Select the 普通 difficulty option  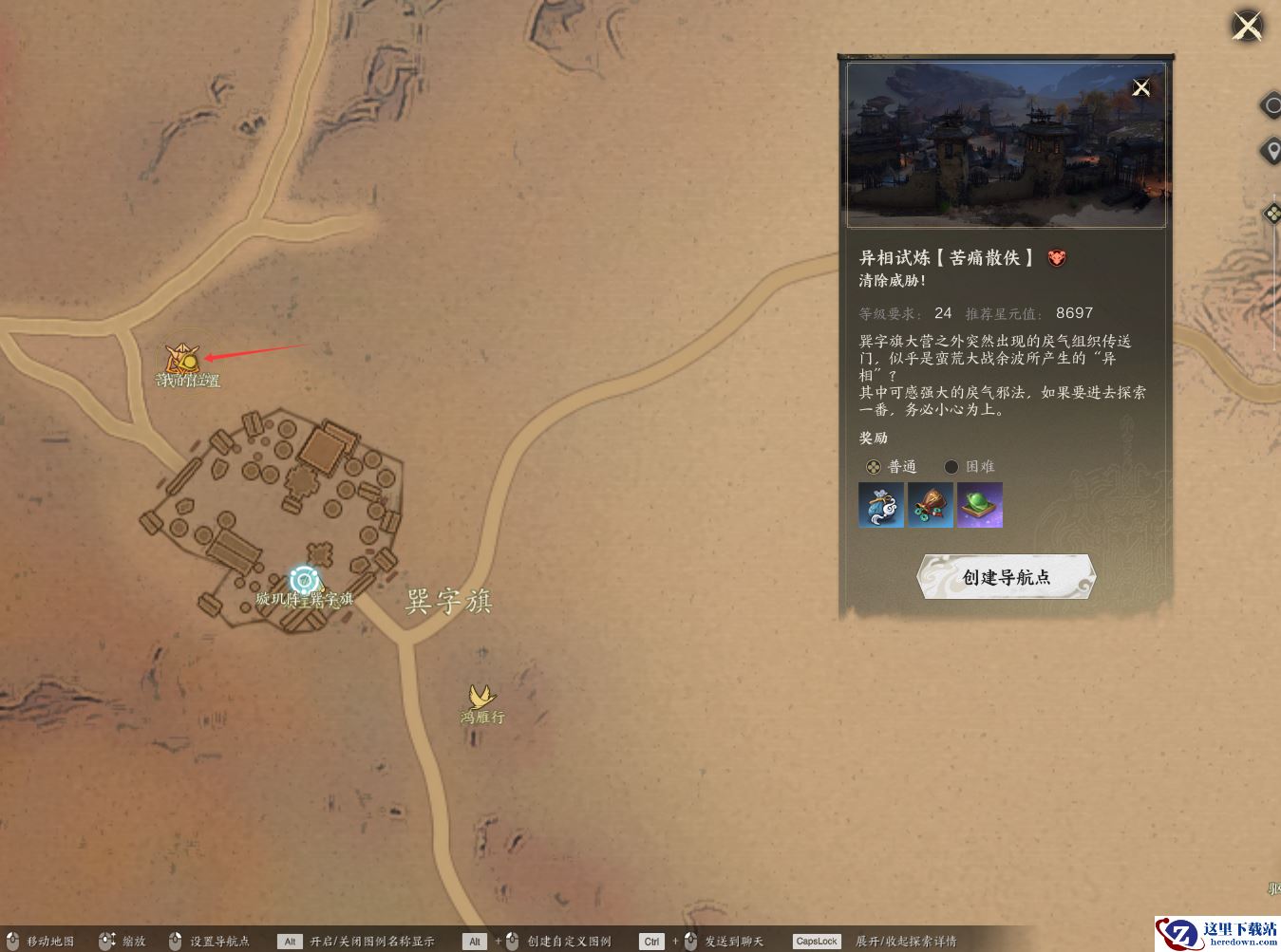[874, 467]
